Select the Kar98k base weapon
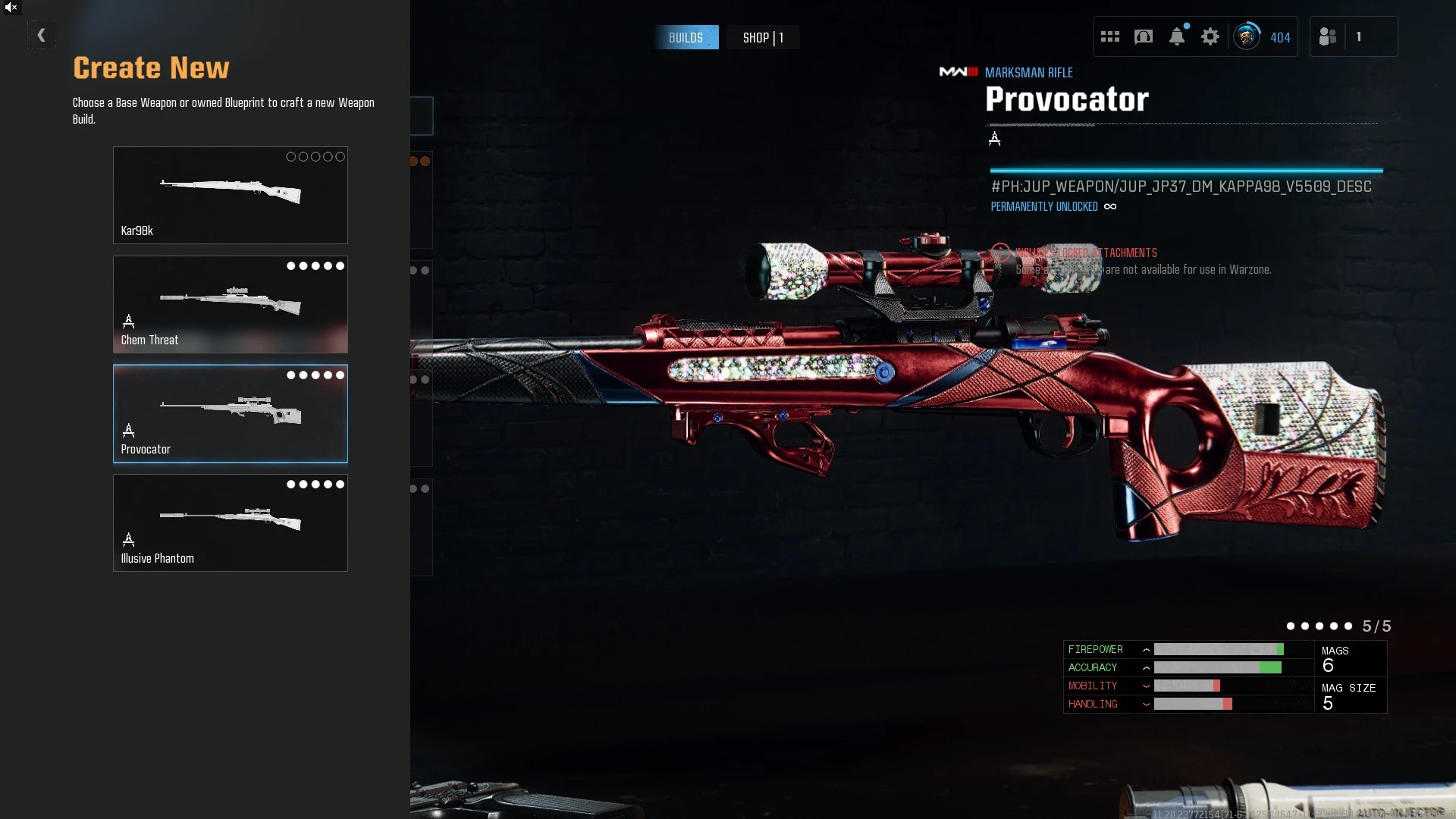 point(230,195)
